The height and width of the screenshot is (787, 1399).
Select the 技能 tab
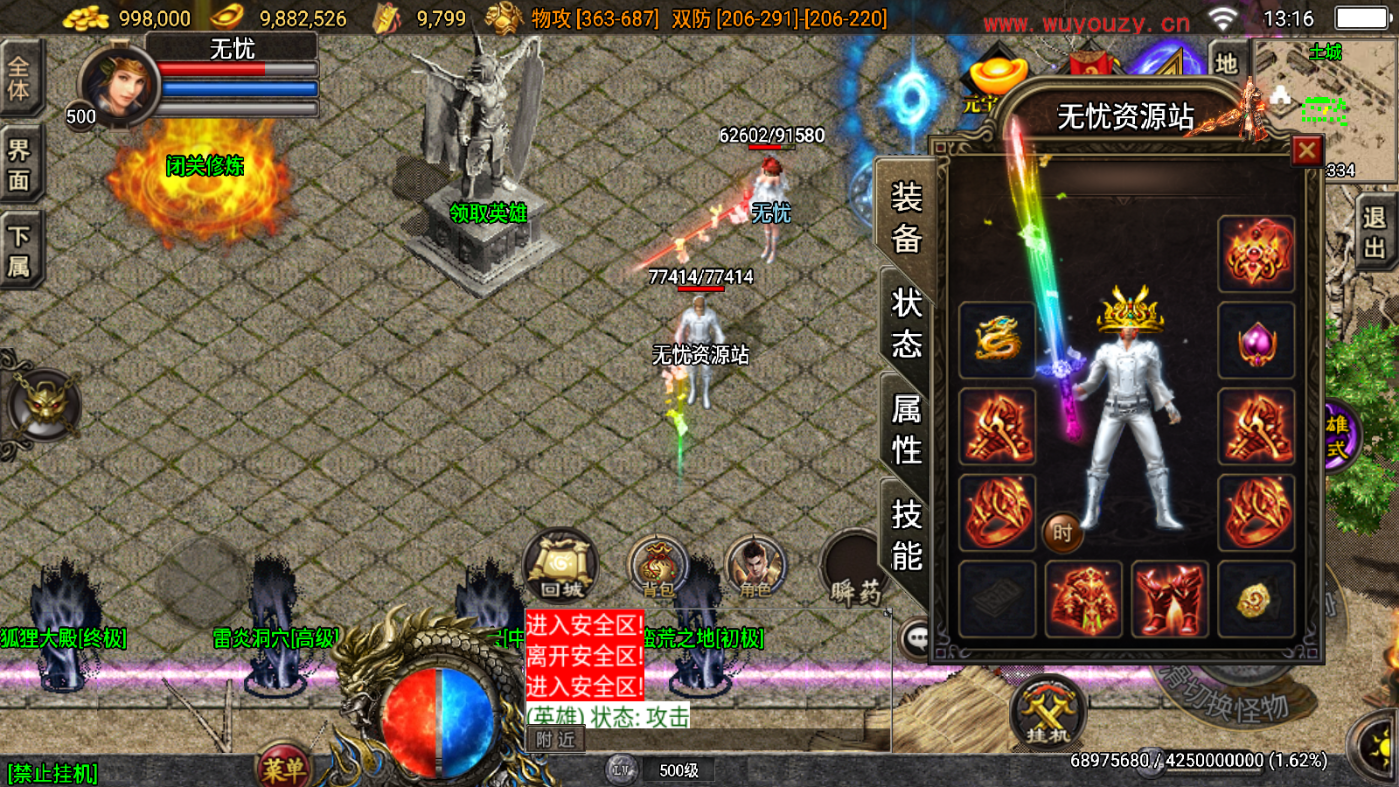coord(906,533)
